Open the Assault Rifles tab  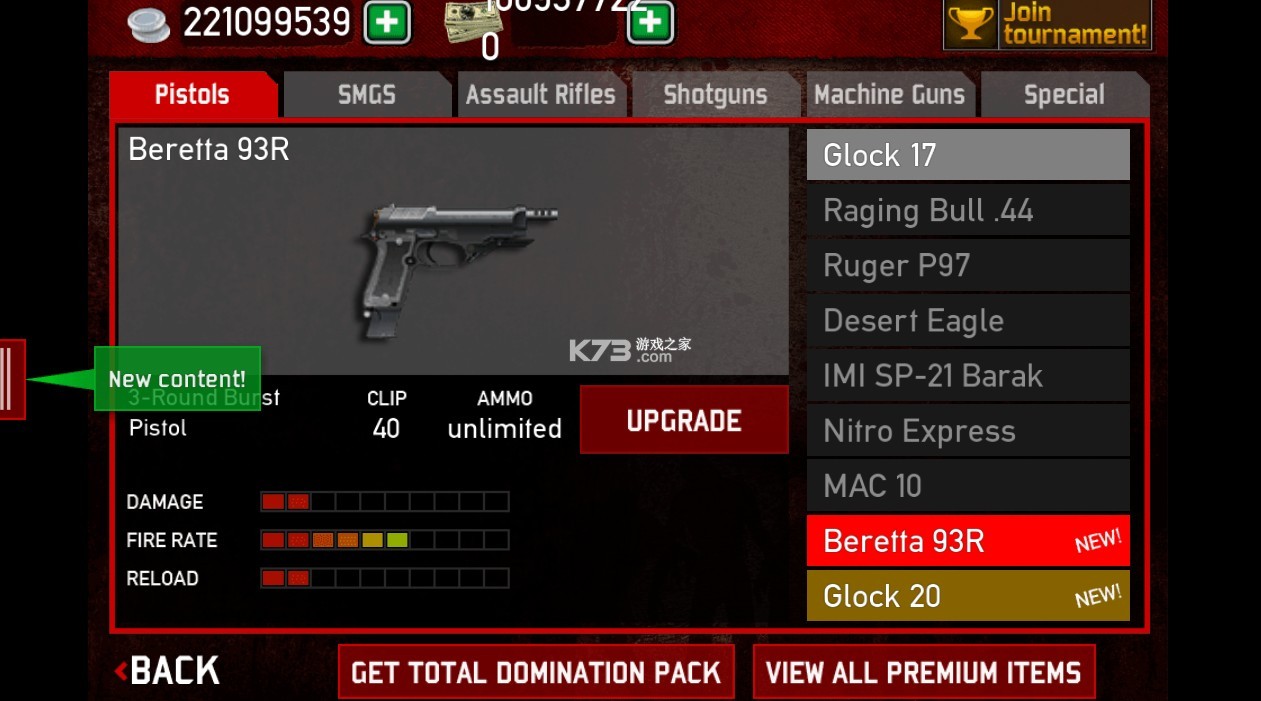click(541, 95)
